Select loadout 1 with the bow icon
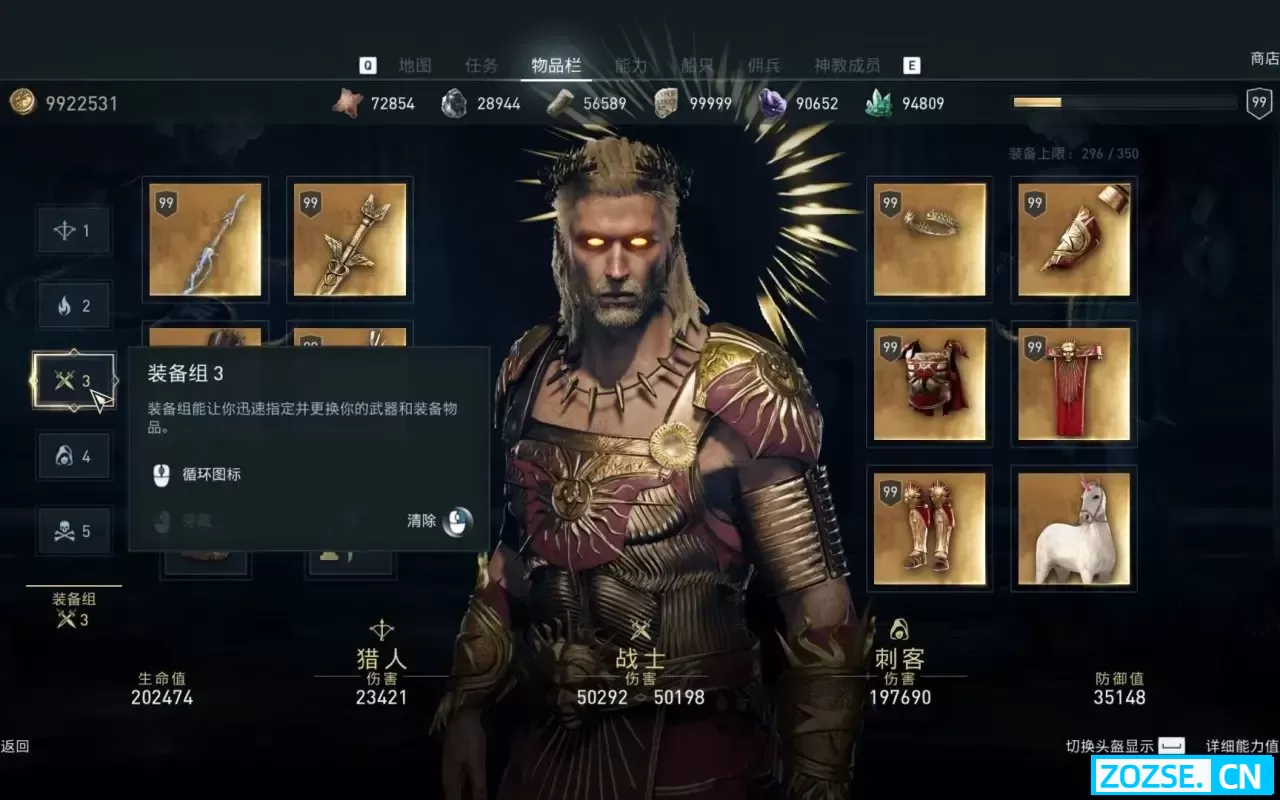Screen dimensions: 1280x800 pos(74,231)
